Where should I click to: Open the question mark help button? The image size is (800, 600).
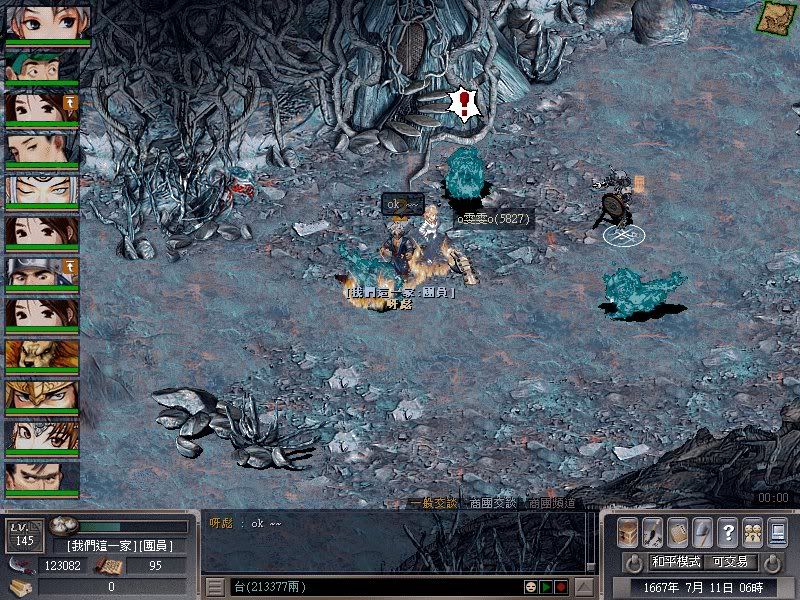(x=727, y=532)
